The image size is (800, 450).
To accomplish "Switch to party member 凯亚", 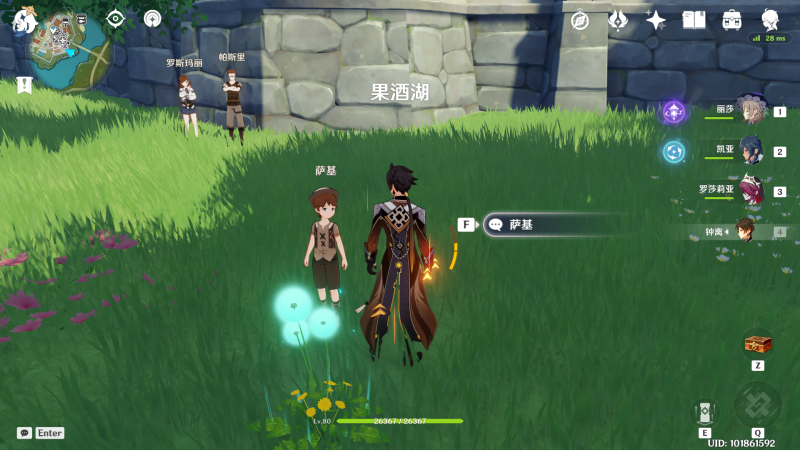I will coord(750,151).
